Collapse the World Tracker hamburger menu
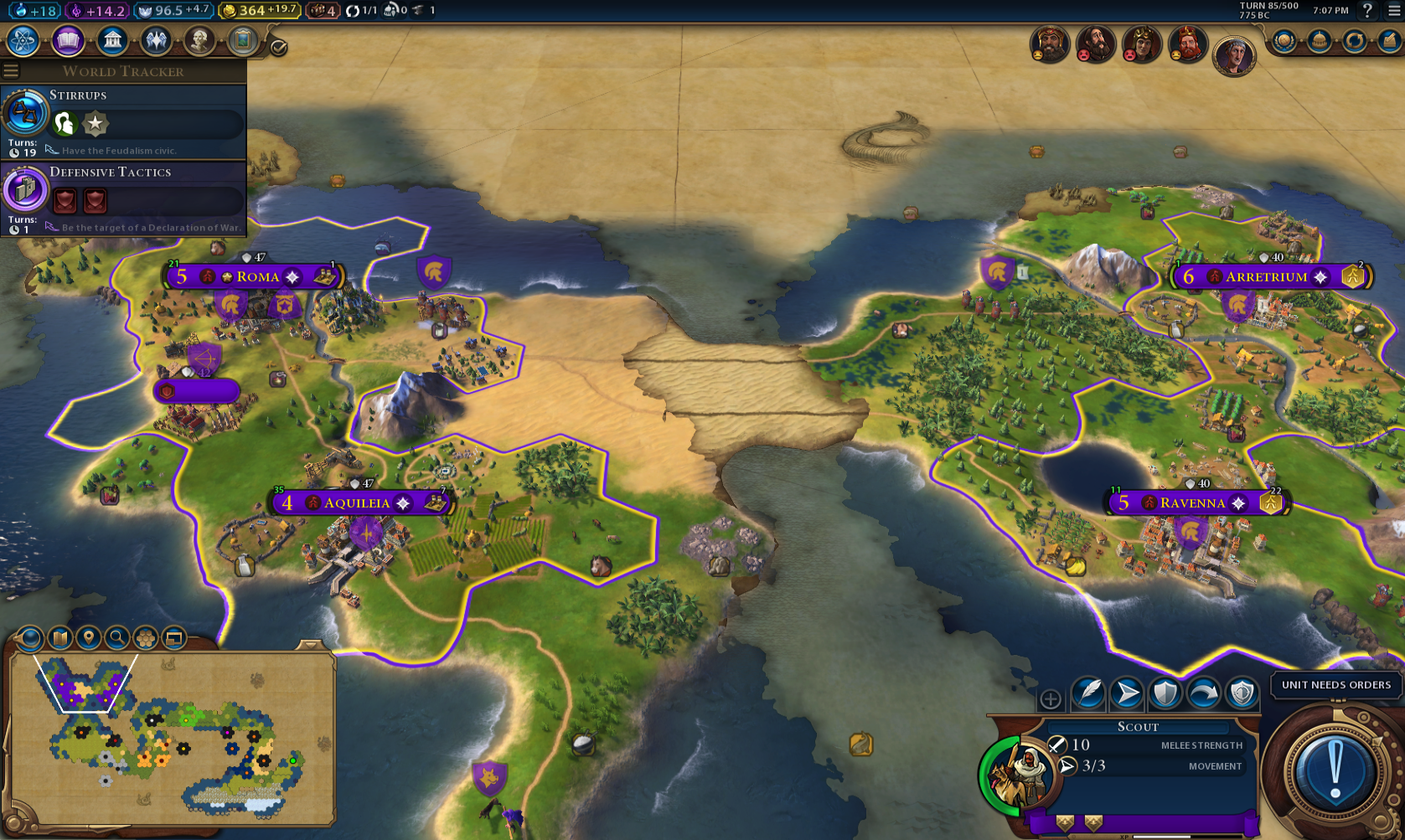The image size is (1405, 840). click(x=11, y=71)
